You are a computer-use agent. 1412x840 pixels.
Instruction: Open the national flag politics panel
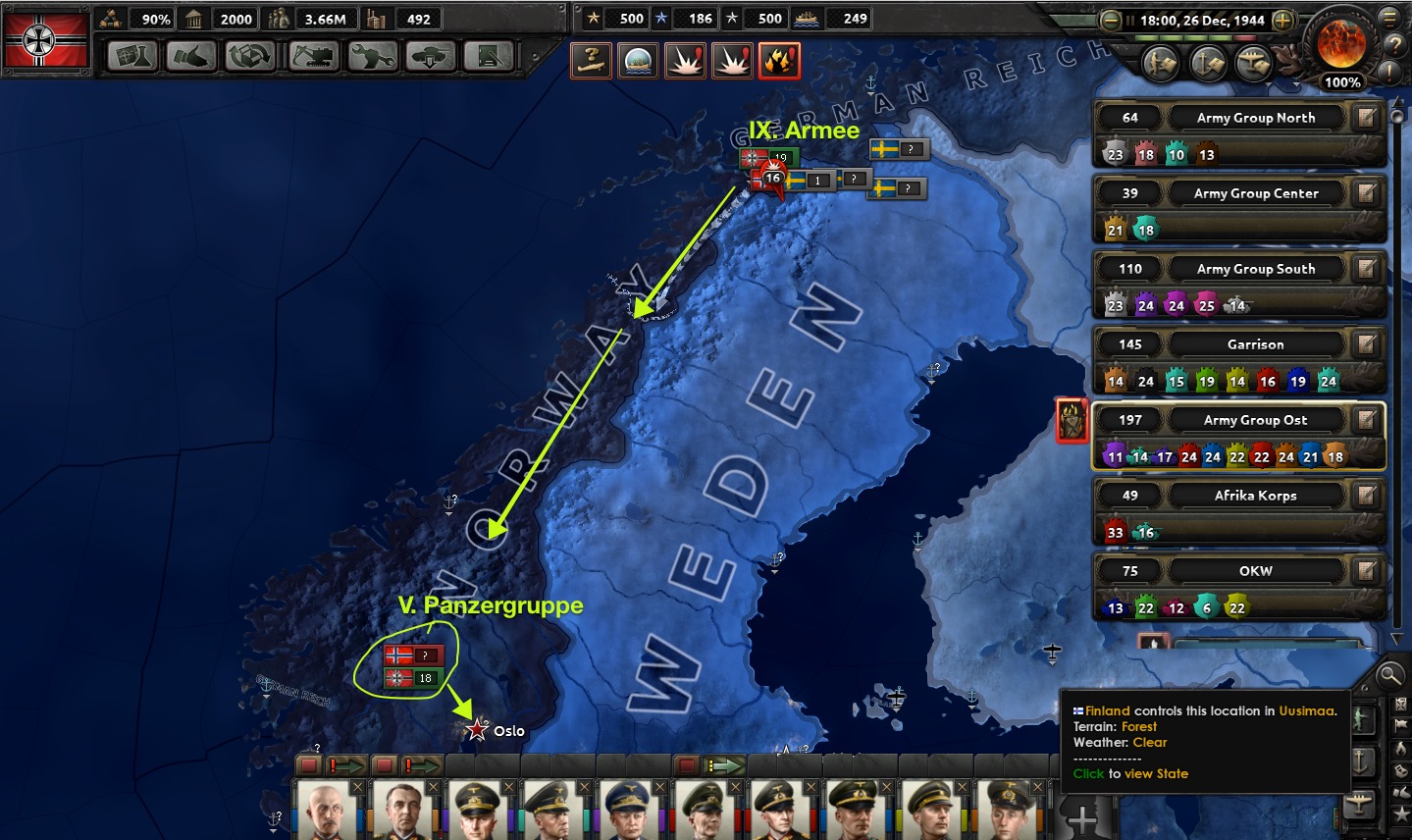[45, 39]
